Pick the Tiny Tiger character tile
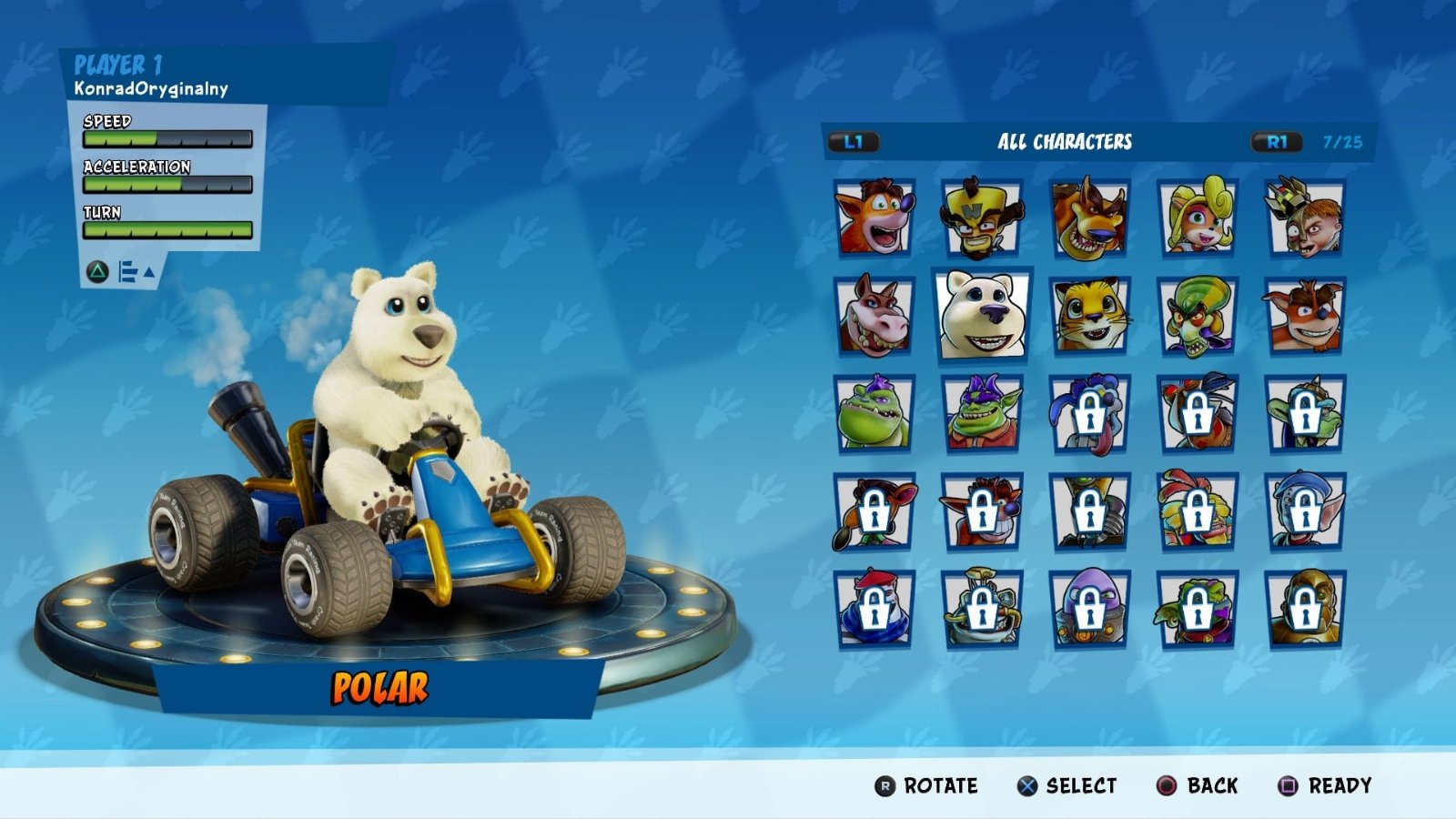Screen dimensions: 1456x819 click(x=1089, y=217)
